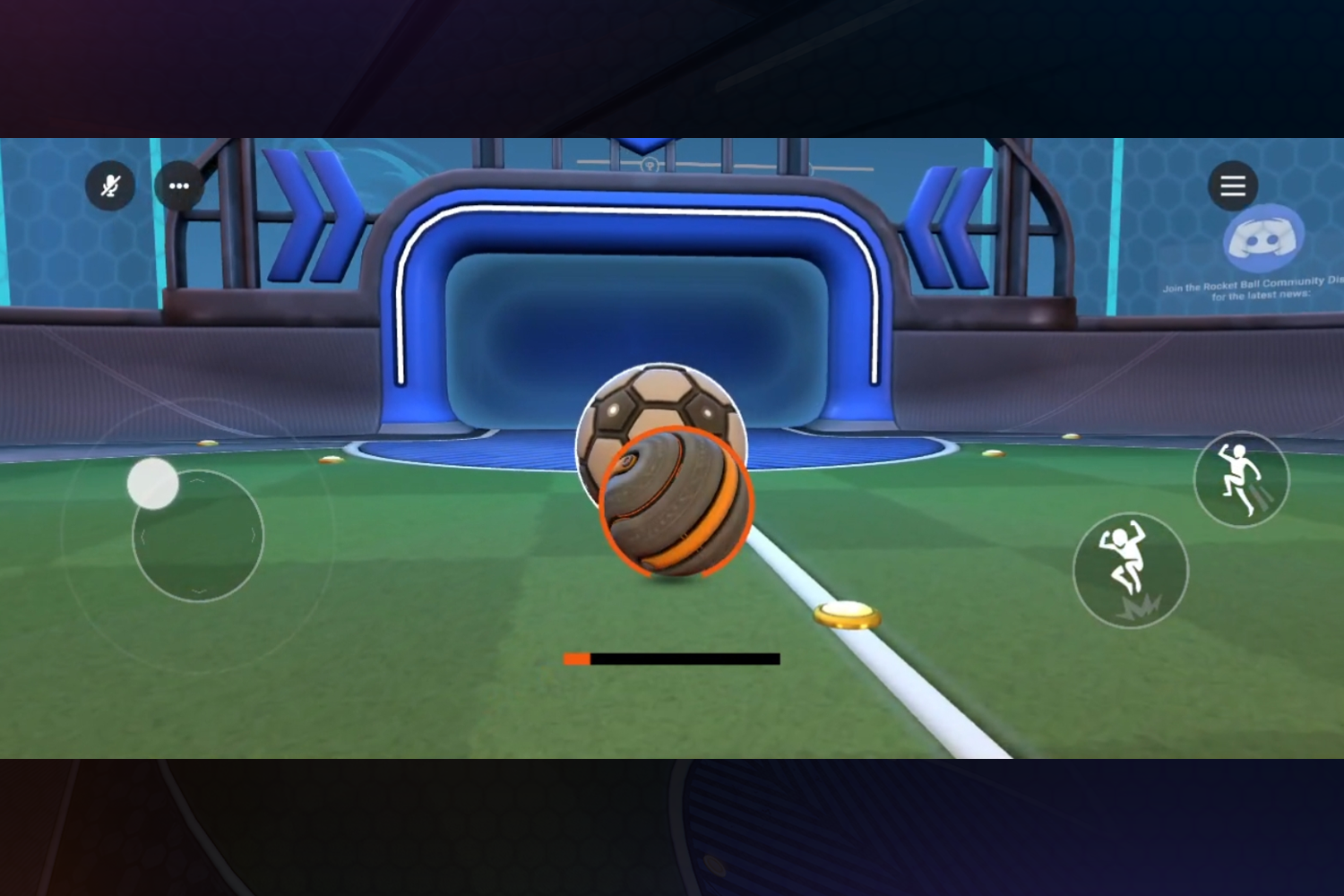The height and width of the screenshot is (896, 1344).
Task: Open the hamburger menu
Action: pyautogui.click(x=1234, y=186)
